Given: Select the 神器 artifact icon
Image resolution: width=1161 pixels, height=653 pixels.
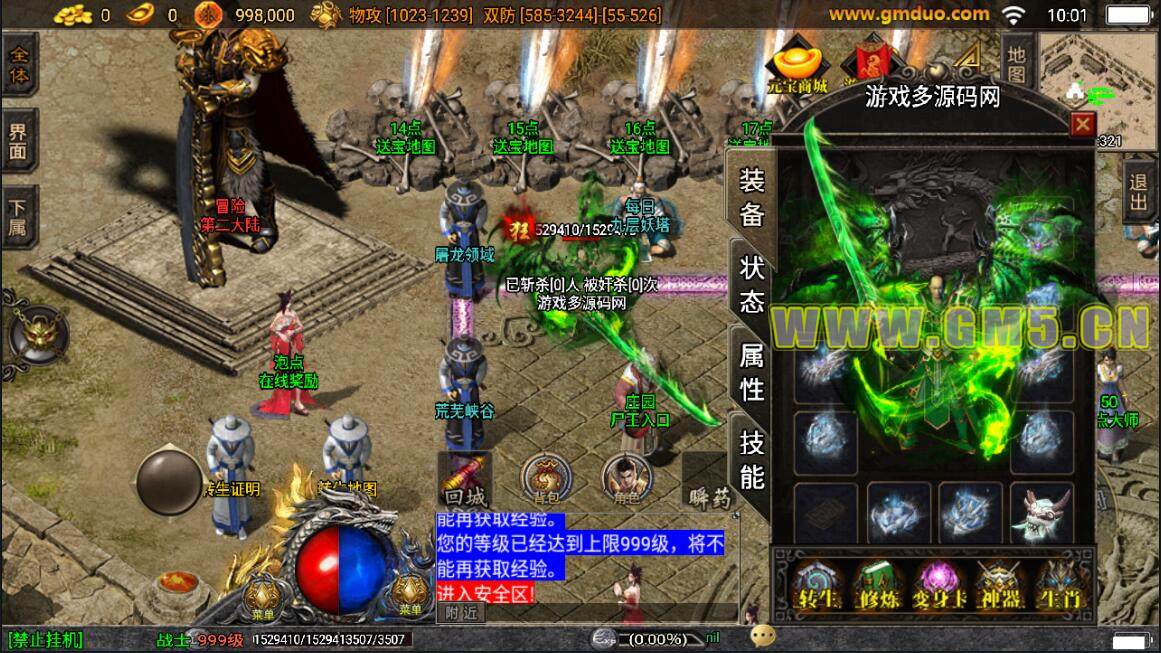Looking at the screenshot, I should point(998,584).
